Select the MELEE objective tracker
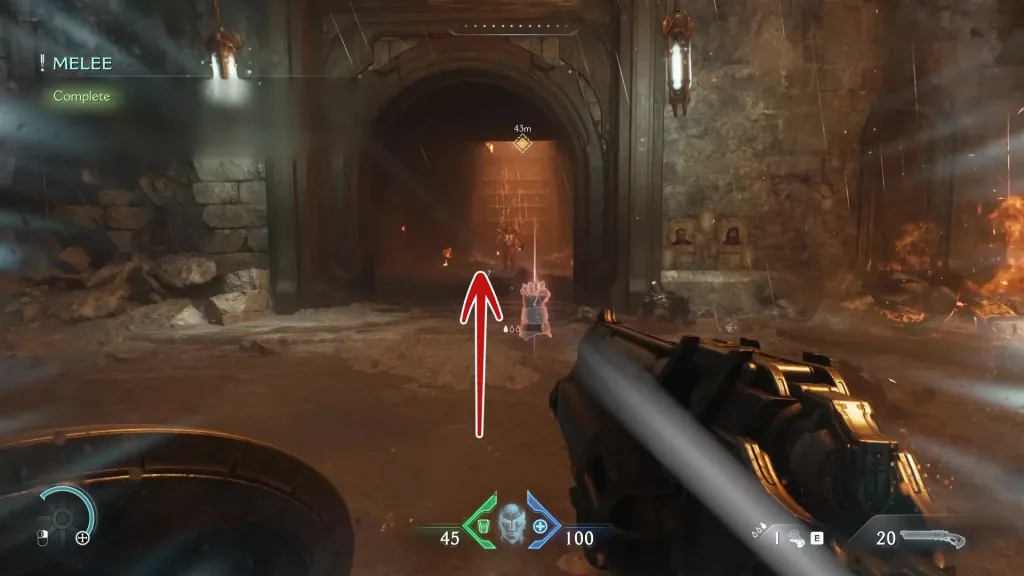 click(x=82, y=64)
